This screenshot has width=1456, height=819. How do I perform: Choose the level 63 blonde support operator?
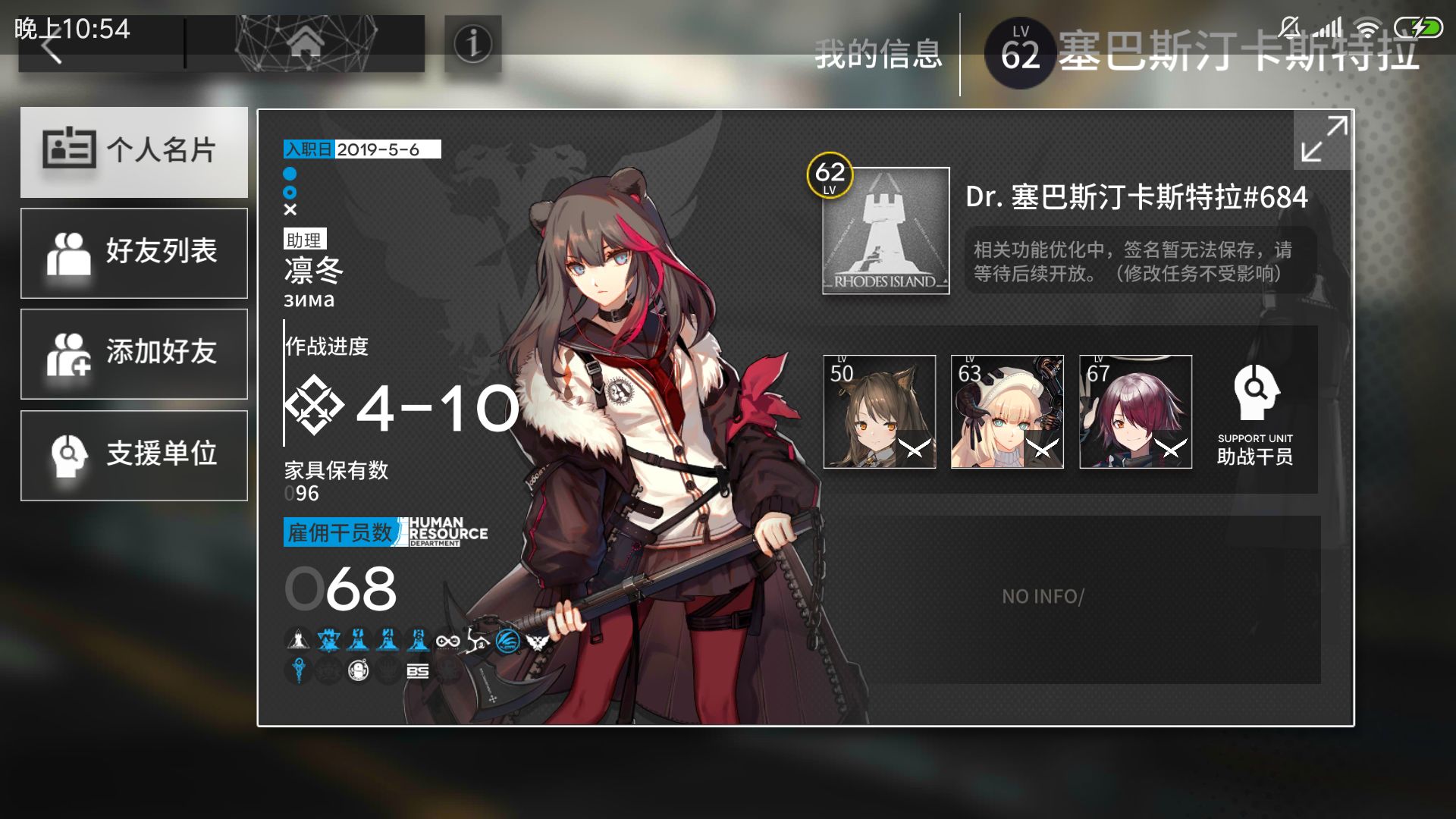(x=1007, y=412)
